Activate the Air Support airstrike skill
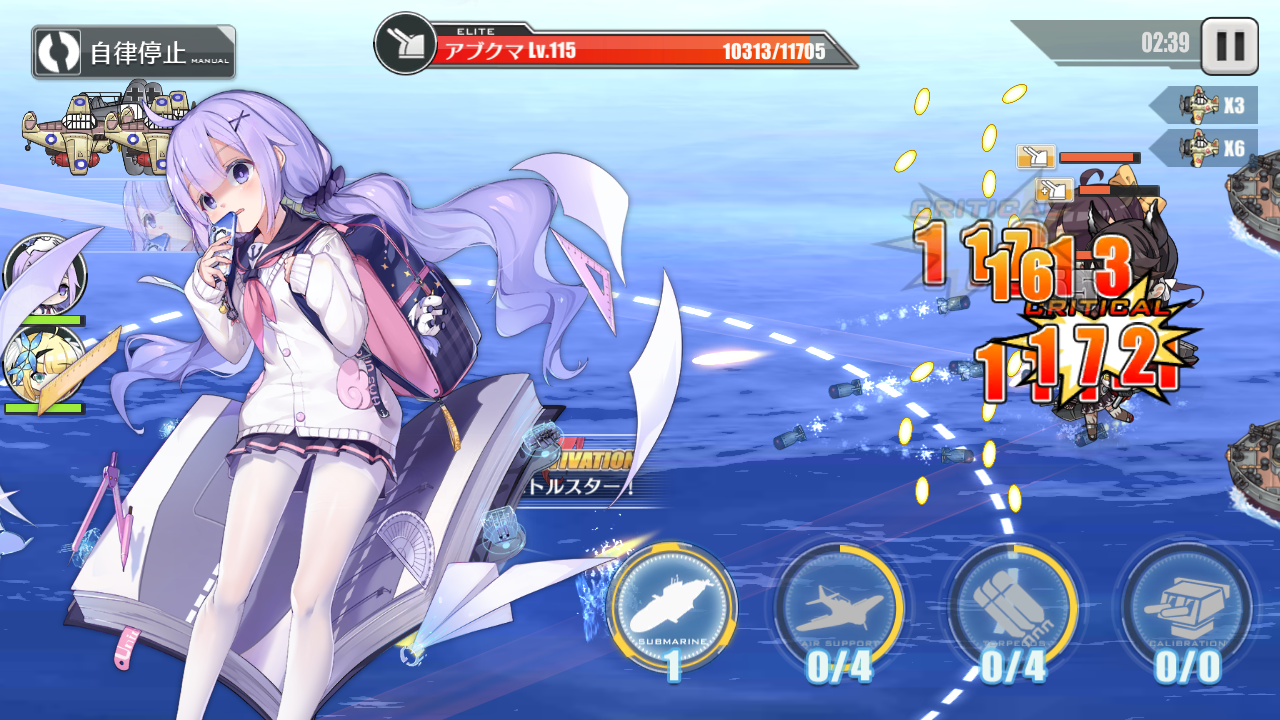Screen dimensions: 1280x720 (840, 605)
